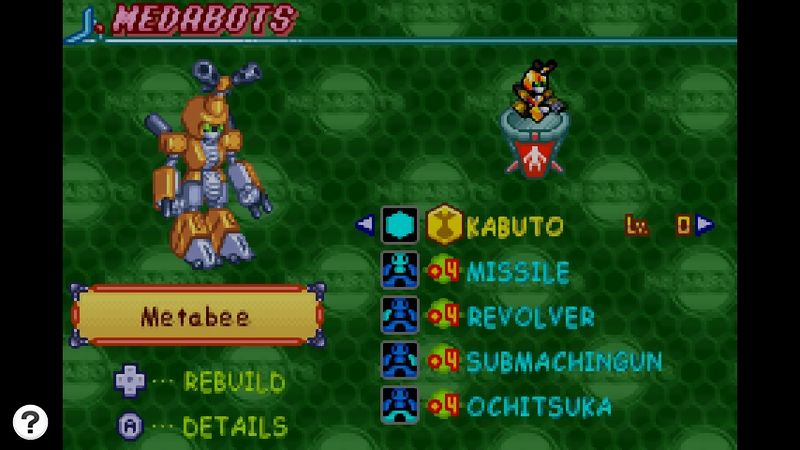Select the REVOLVER arm part
The height and width of the screenshot is (450, 800).
[530, 317]
